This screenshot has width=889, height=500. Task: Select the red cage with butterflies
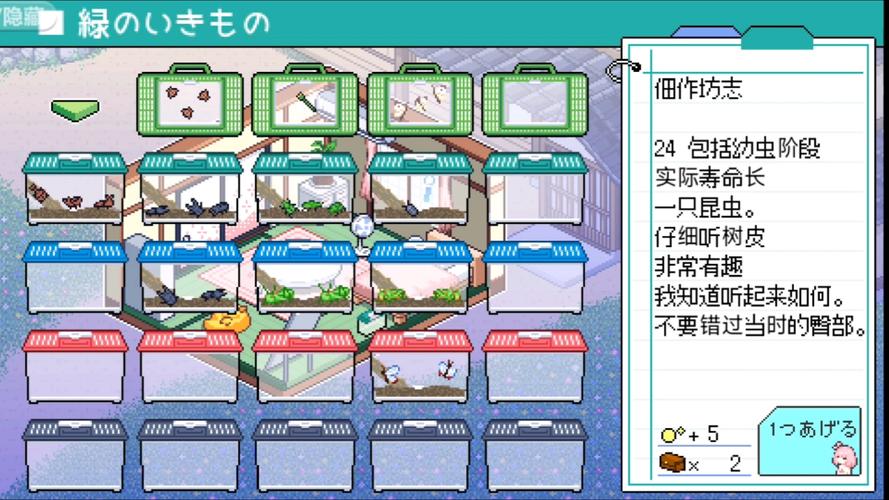coord(420,367)
